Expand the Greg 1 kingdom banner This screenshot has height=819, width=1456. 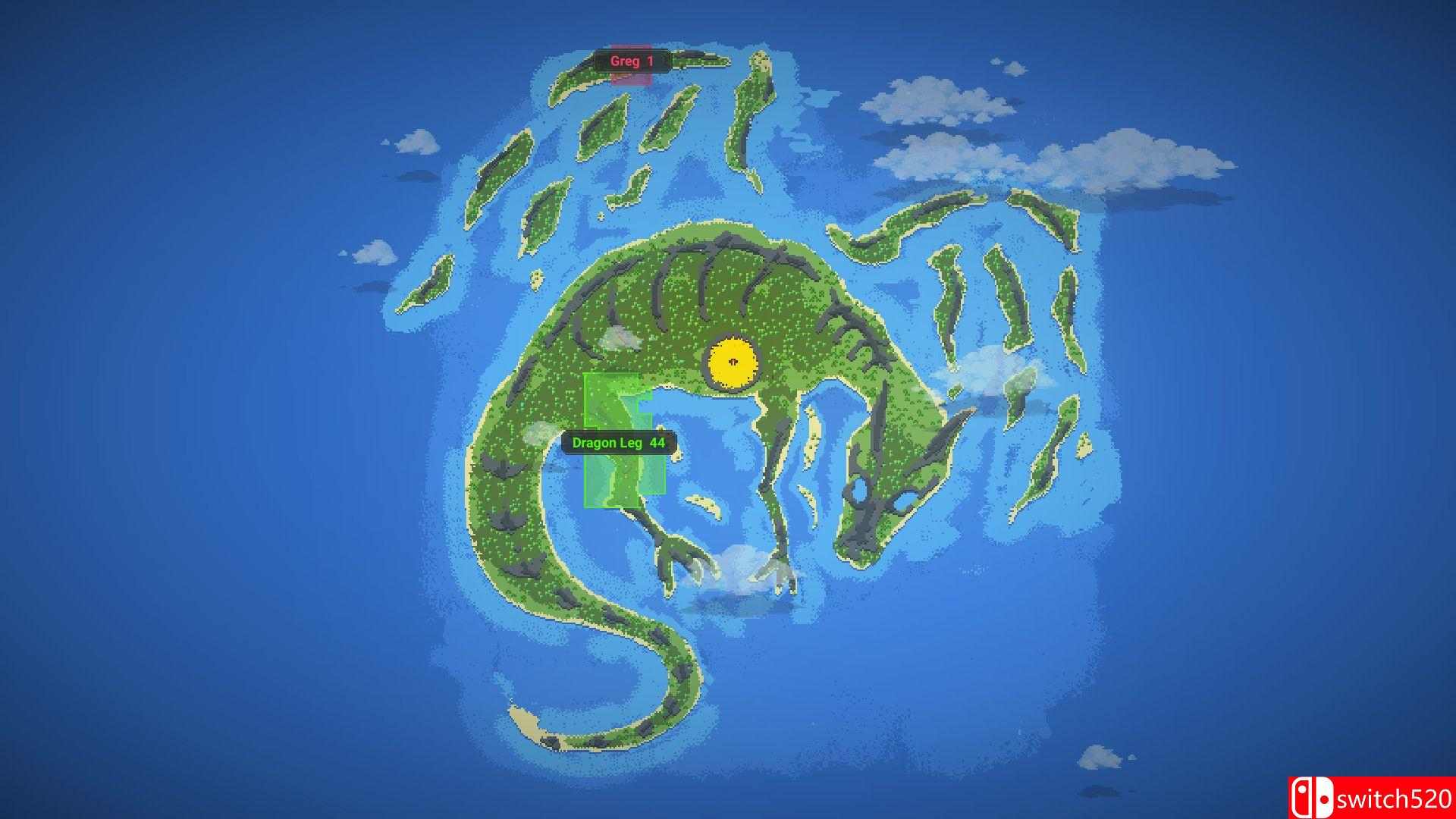tap(633, 62)
